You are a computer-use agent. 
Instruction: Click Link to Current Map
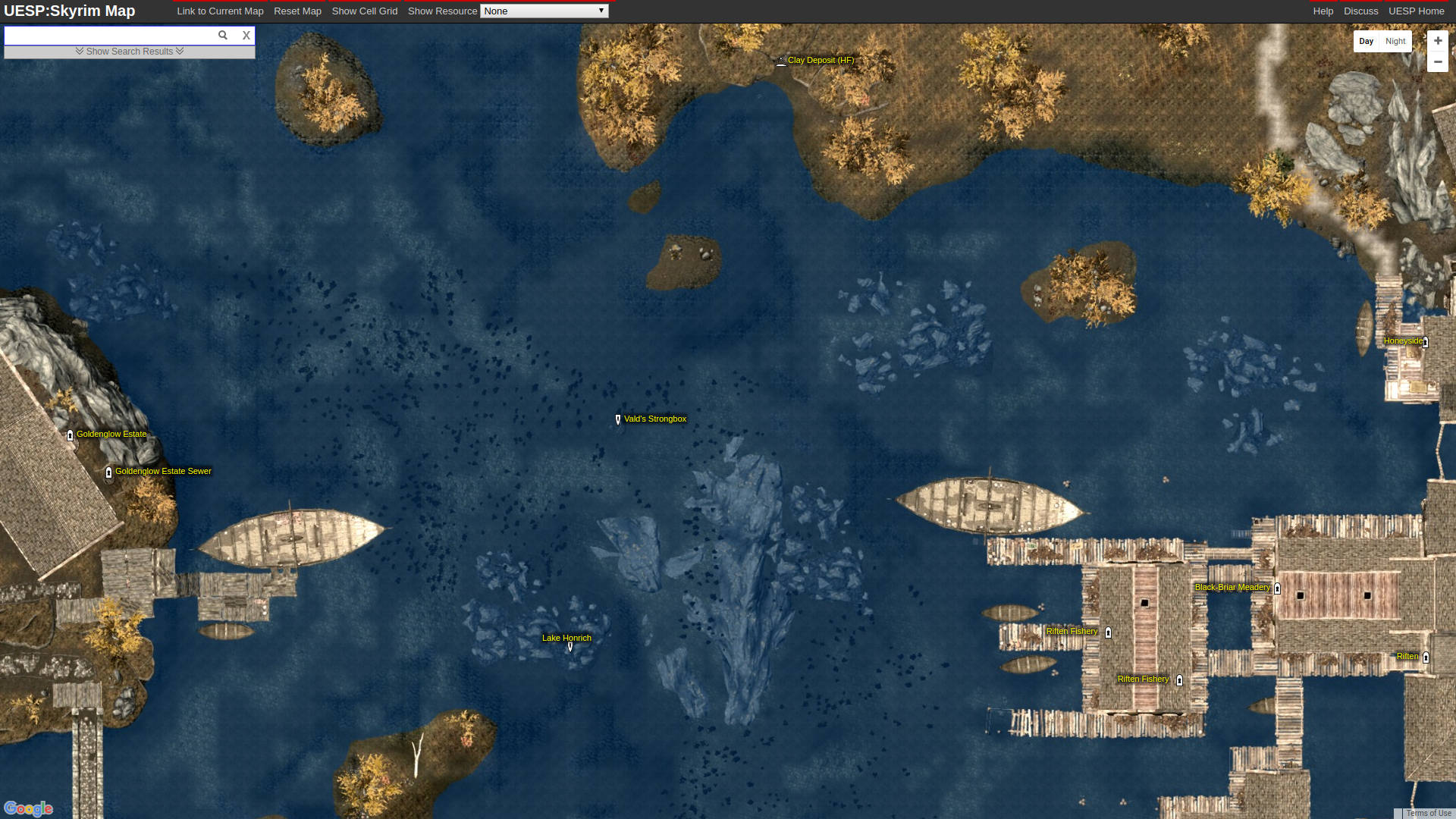click(220, 11)
